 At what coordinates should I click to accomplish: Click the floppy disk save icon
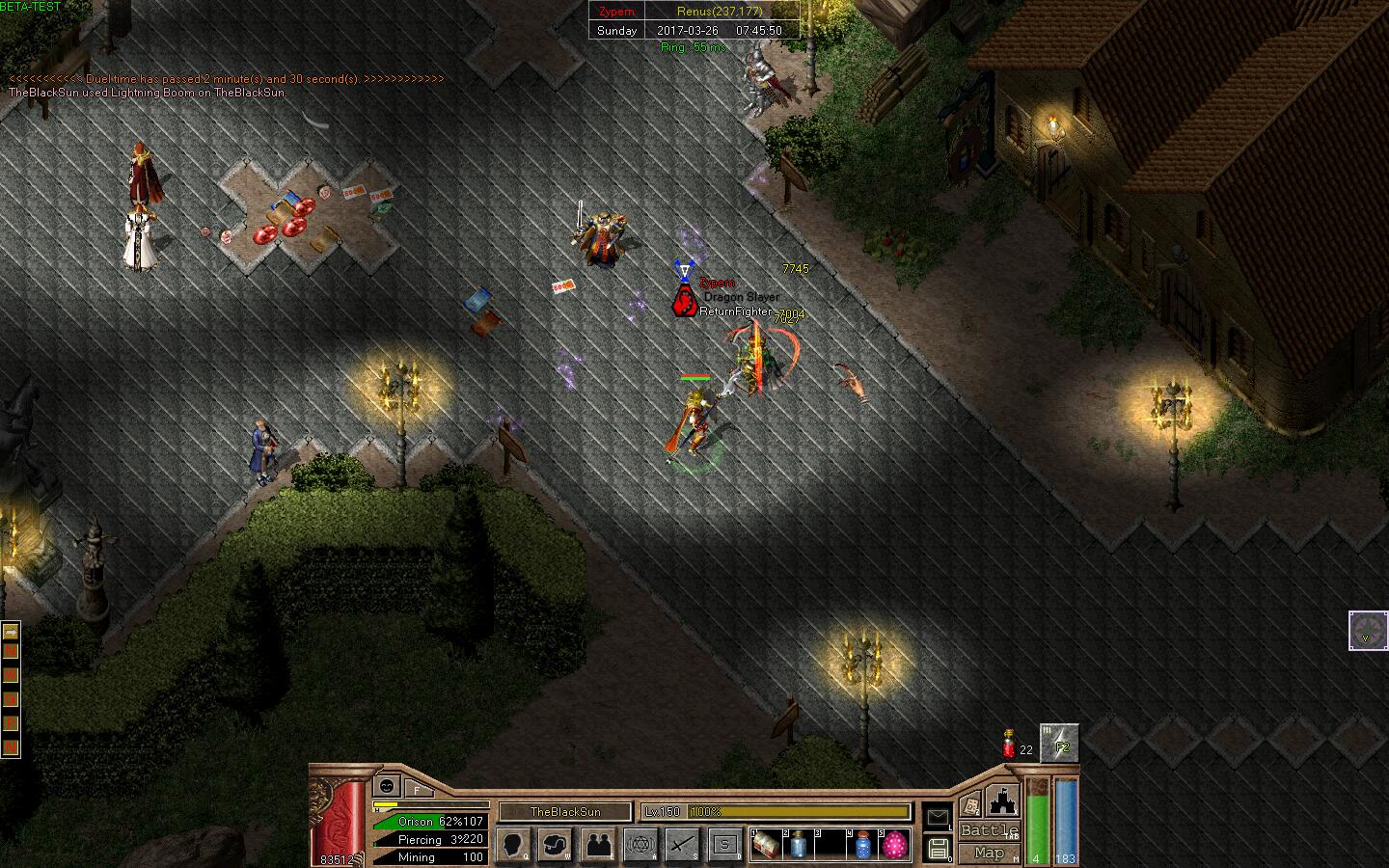(938, 849)
